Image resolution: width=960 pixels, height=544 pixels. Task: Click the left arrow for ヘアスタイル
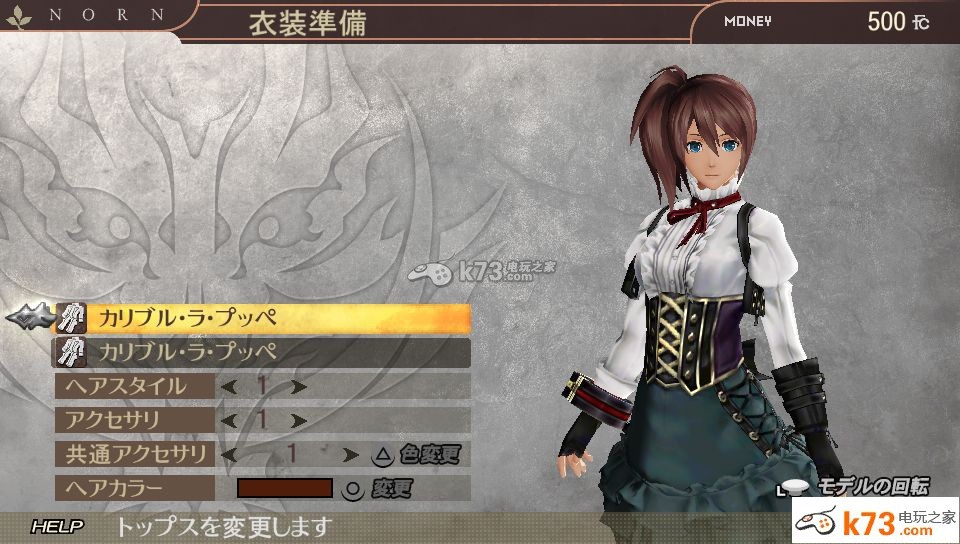(x=229, y=386)
